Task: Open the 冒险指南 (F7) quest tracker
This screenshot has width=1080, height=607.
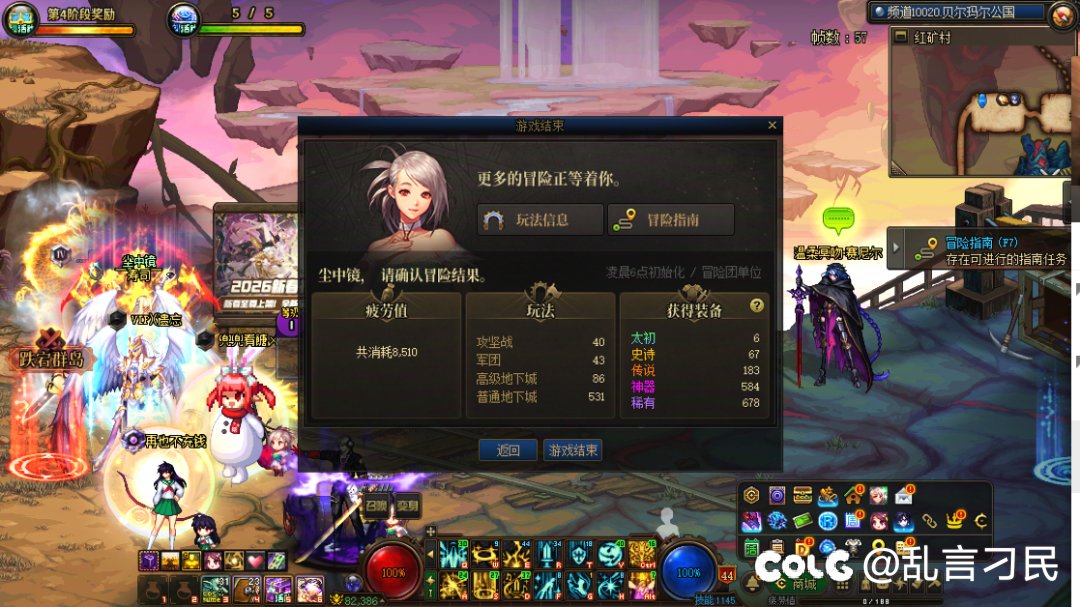Action: pos(985,250)
